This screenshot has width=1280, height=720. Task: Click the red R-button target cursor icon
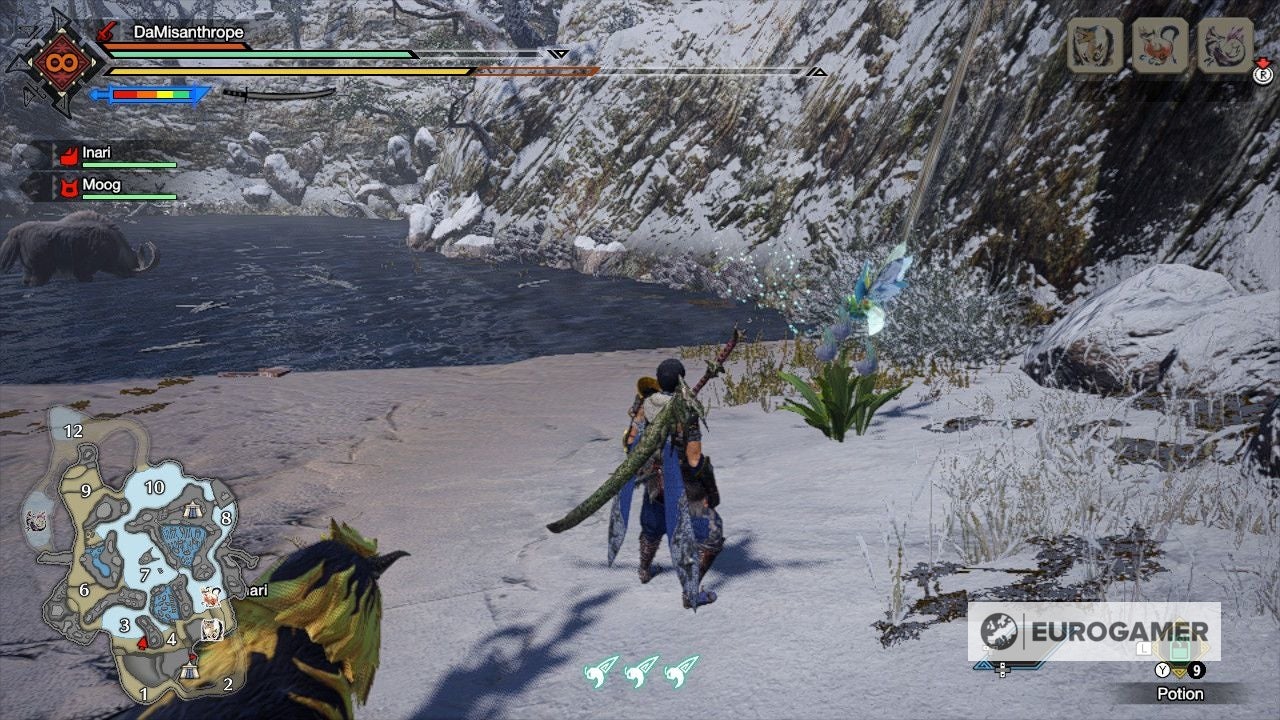point(1262,74)
